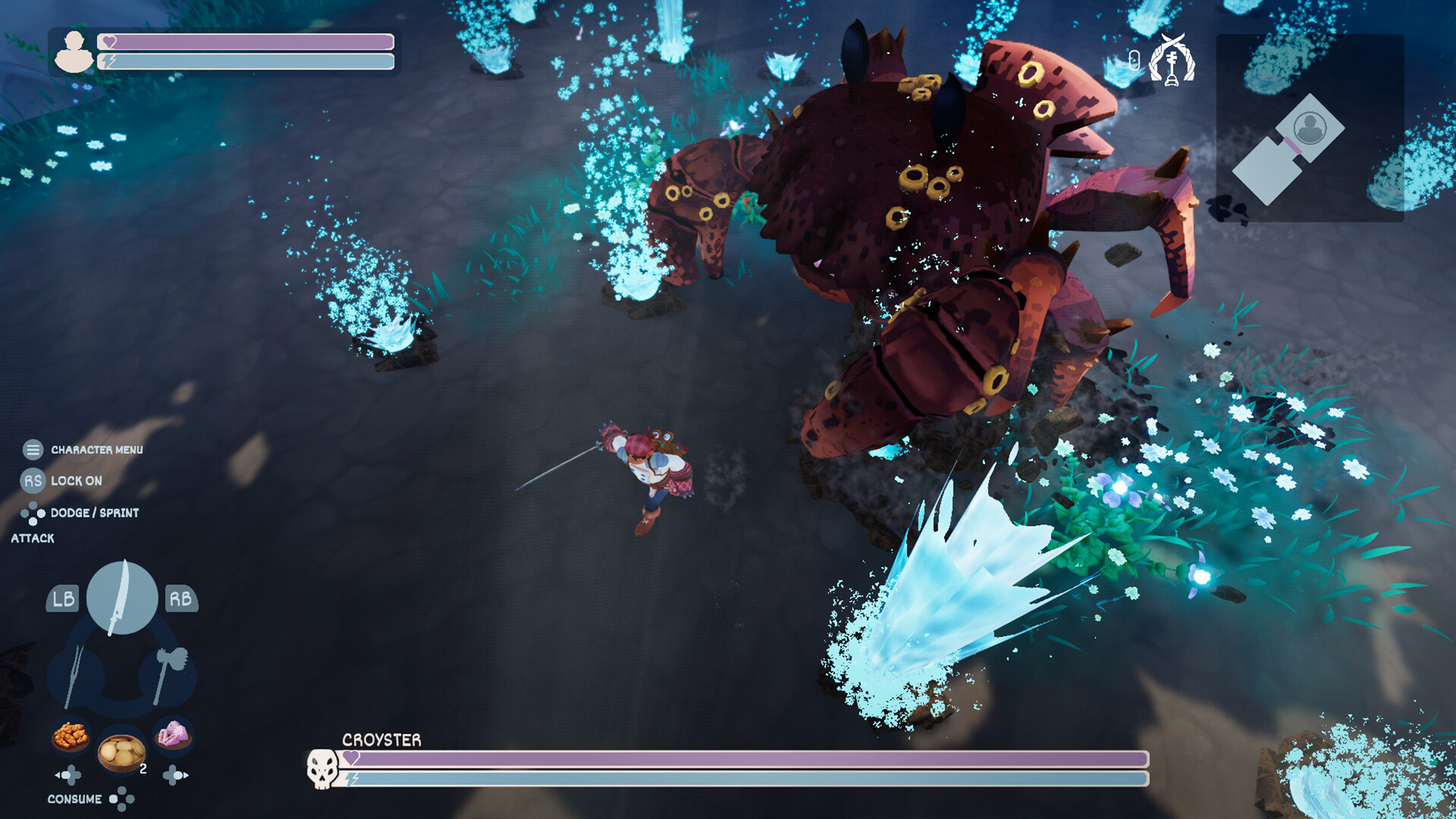Switch to the axe weapon slot

click(168, 673)
